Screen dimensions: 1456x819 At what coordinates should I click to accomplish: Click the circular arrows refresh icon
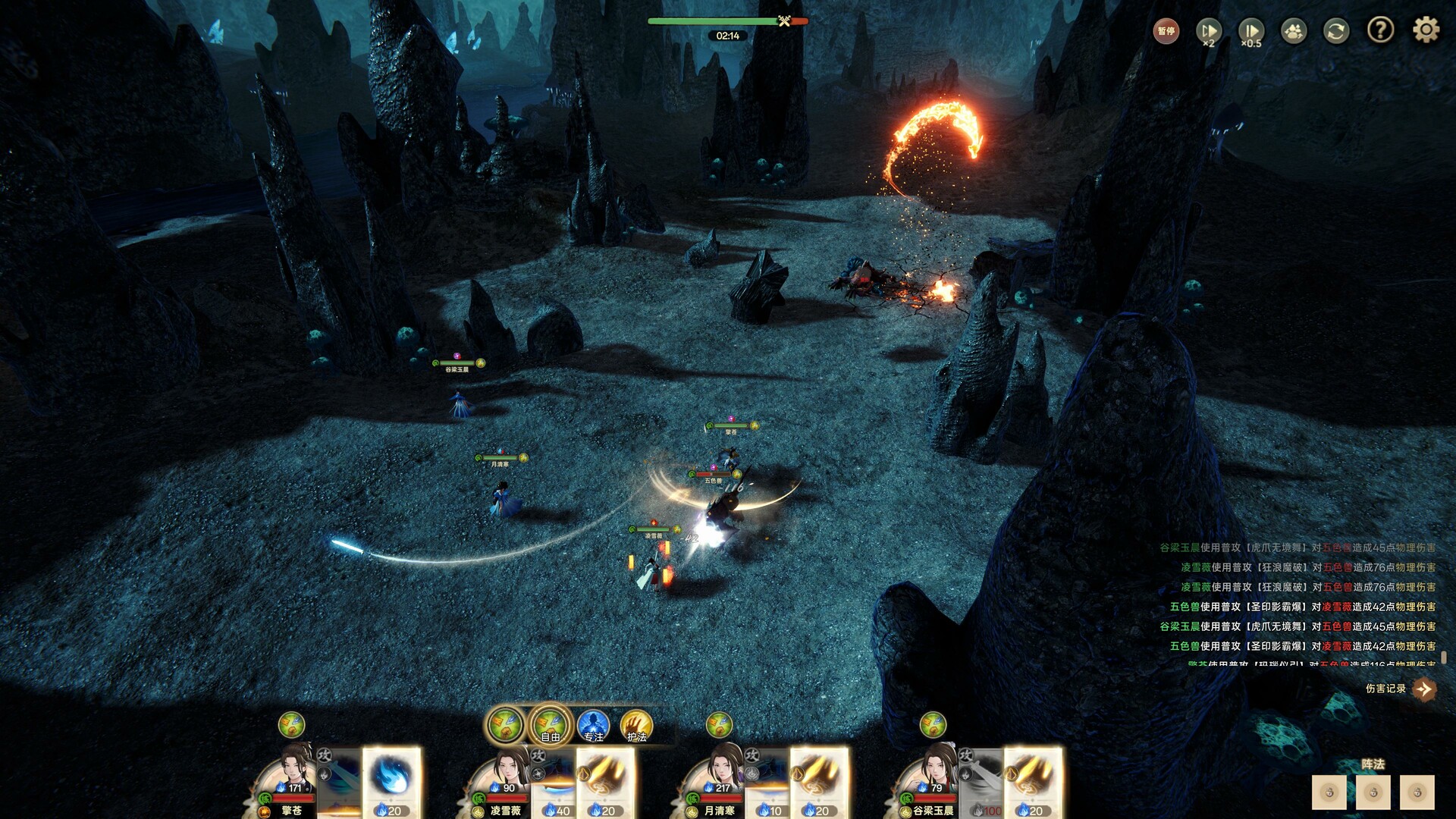1336,31
